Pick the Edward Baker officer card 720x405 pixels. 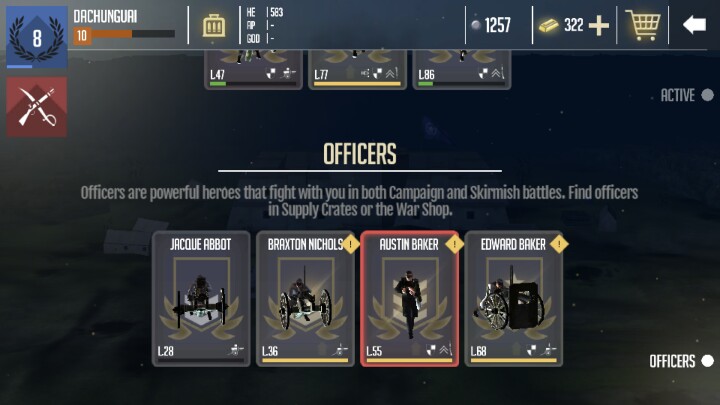click(513, 298)
